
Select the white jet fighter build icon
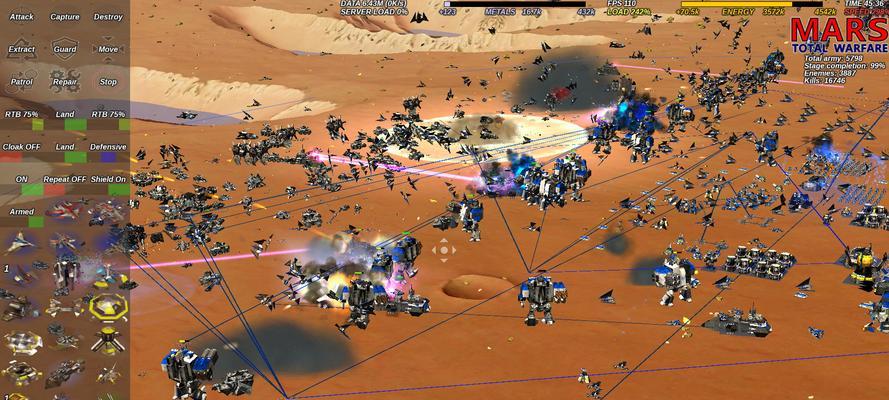point(21,242)
